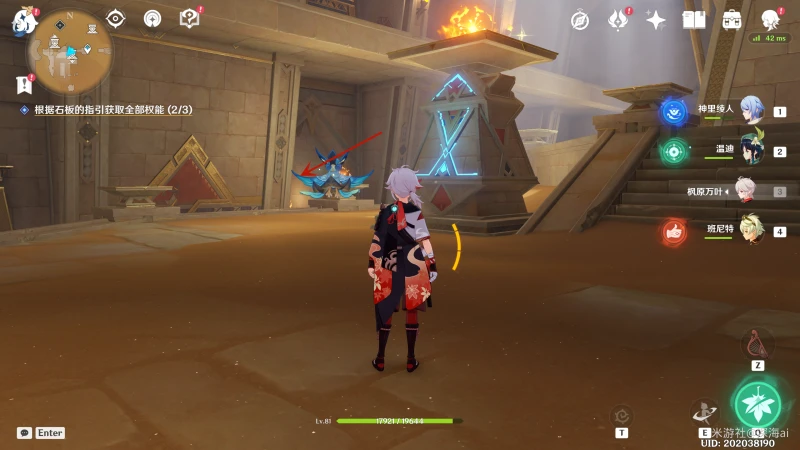Screen dimensions: 800x450
Task: Switch to party member 班尼特
Action: pyautogui.click(x=745, y=230)
